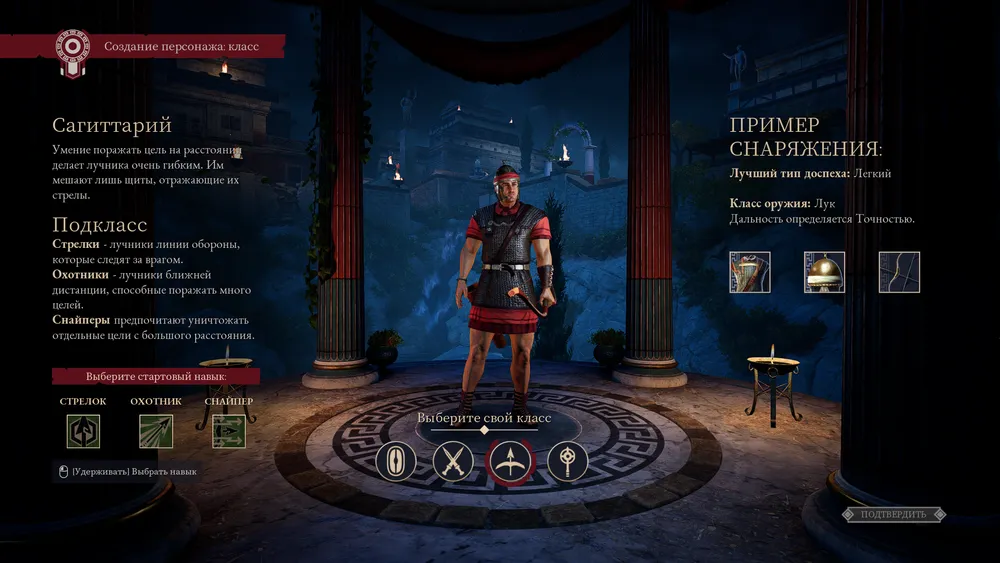This screenshot has width=1000, height=563.
Task: Inspect the body armor equipment example
Action: tap(750, 272)
